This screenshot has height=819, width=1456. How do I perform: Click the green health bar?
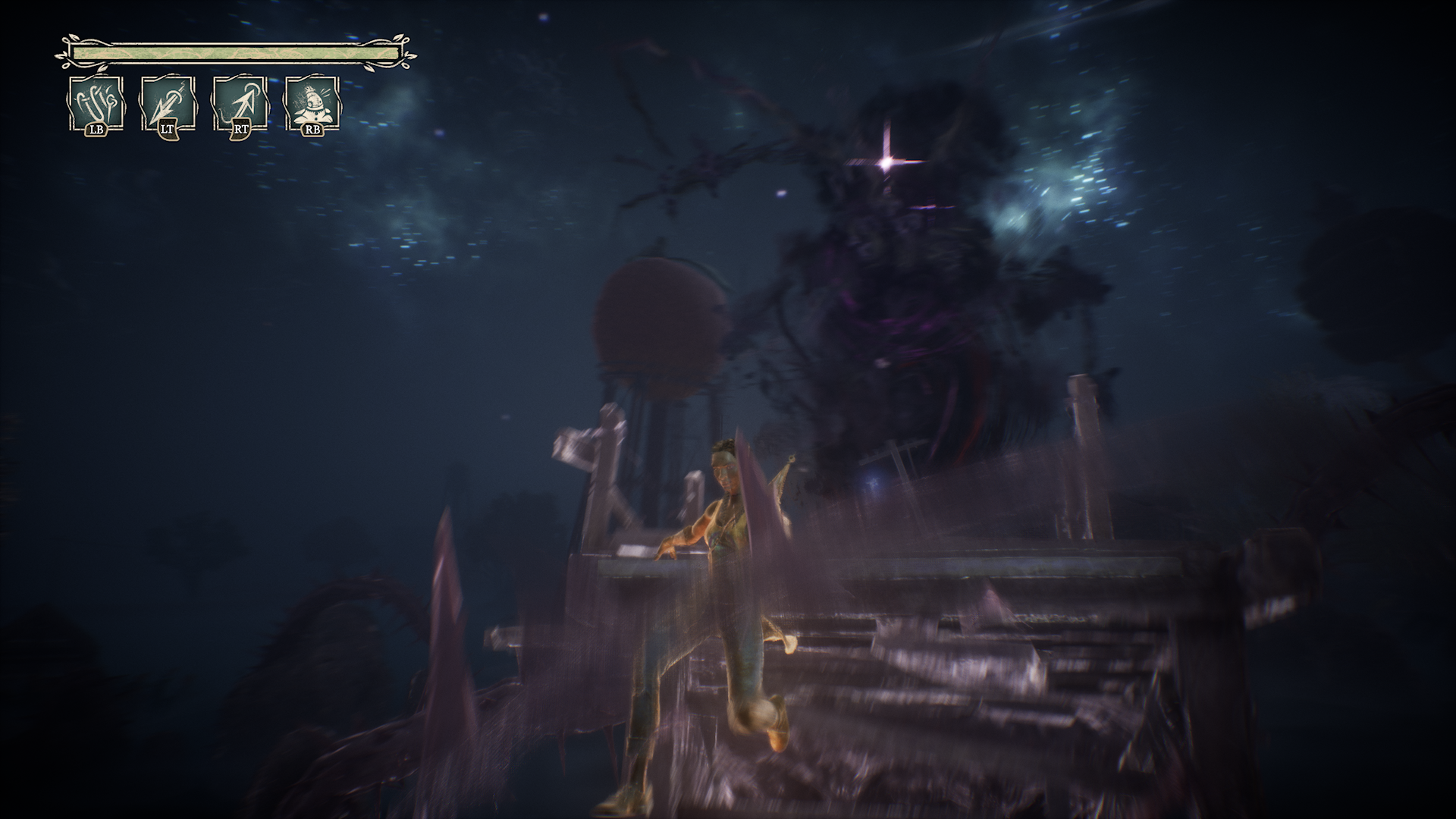pos(235,52)
